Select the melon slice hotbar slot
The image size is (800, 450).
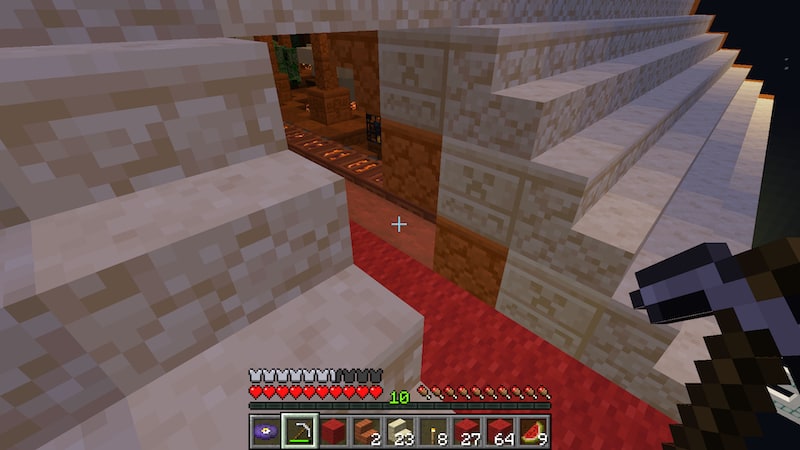pos(533,431)
